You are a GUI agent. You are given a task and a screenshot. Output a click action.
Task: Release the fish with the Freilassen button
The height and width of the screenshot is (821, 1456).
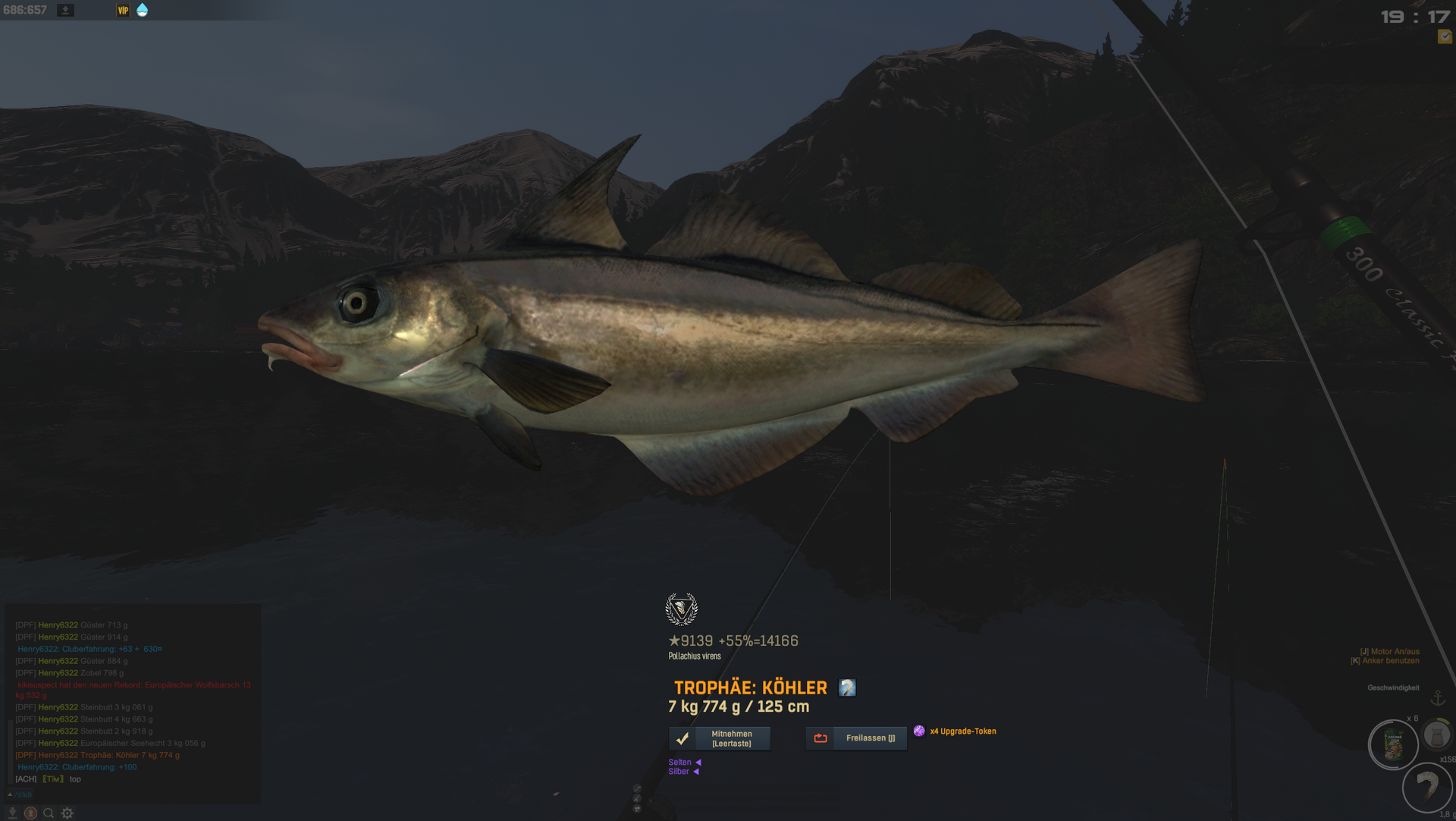(856, 738)
